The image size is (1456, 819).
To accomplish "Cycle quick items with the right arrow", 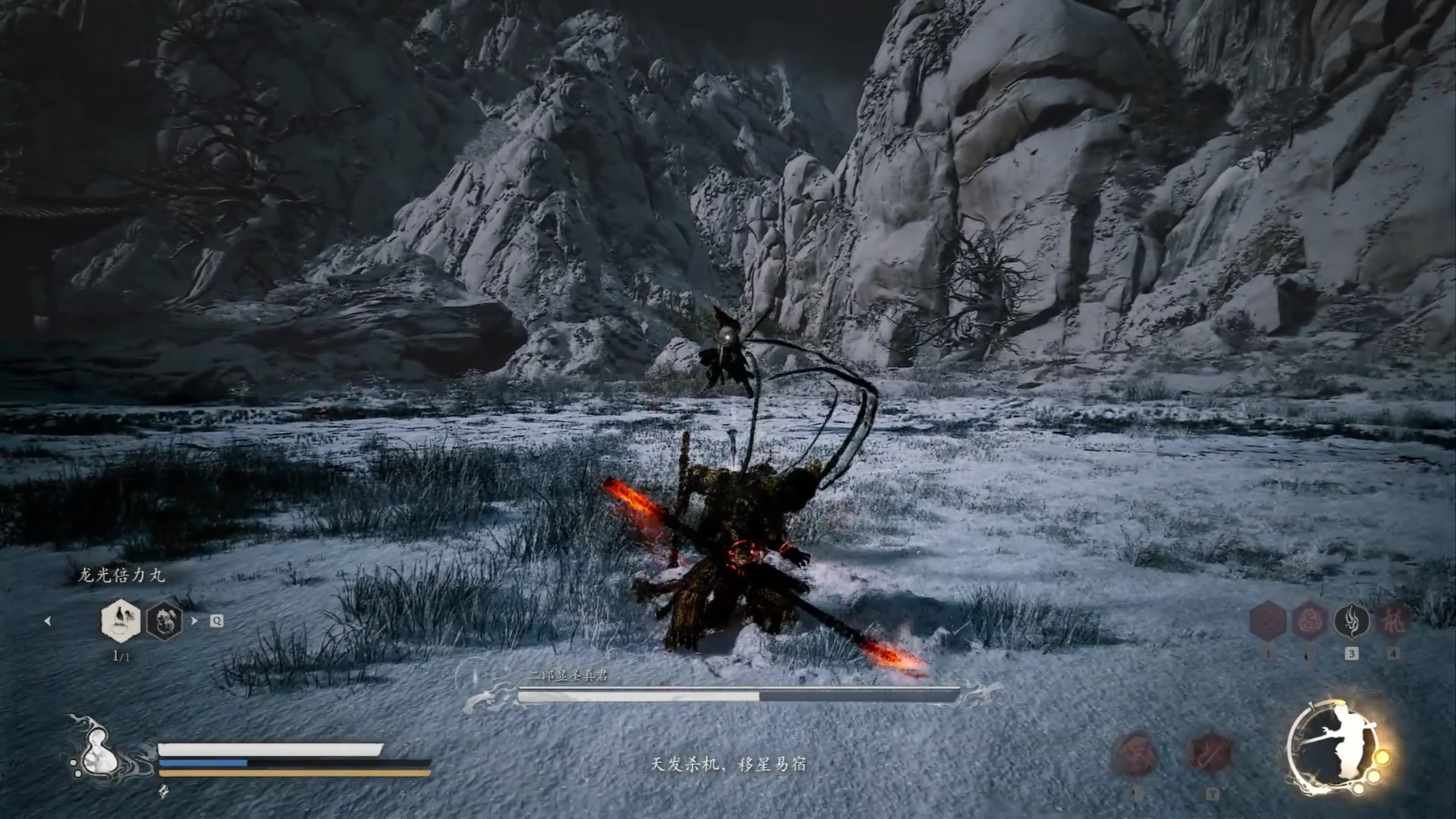I will [195, 621].
